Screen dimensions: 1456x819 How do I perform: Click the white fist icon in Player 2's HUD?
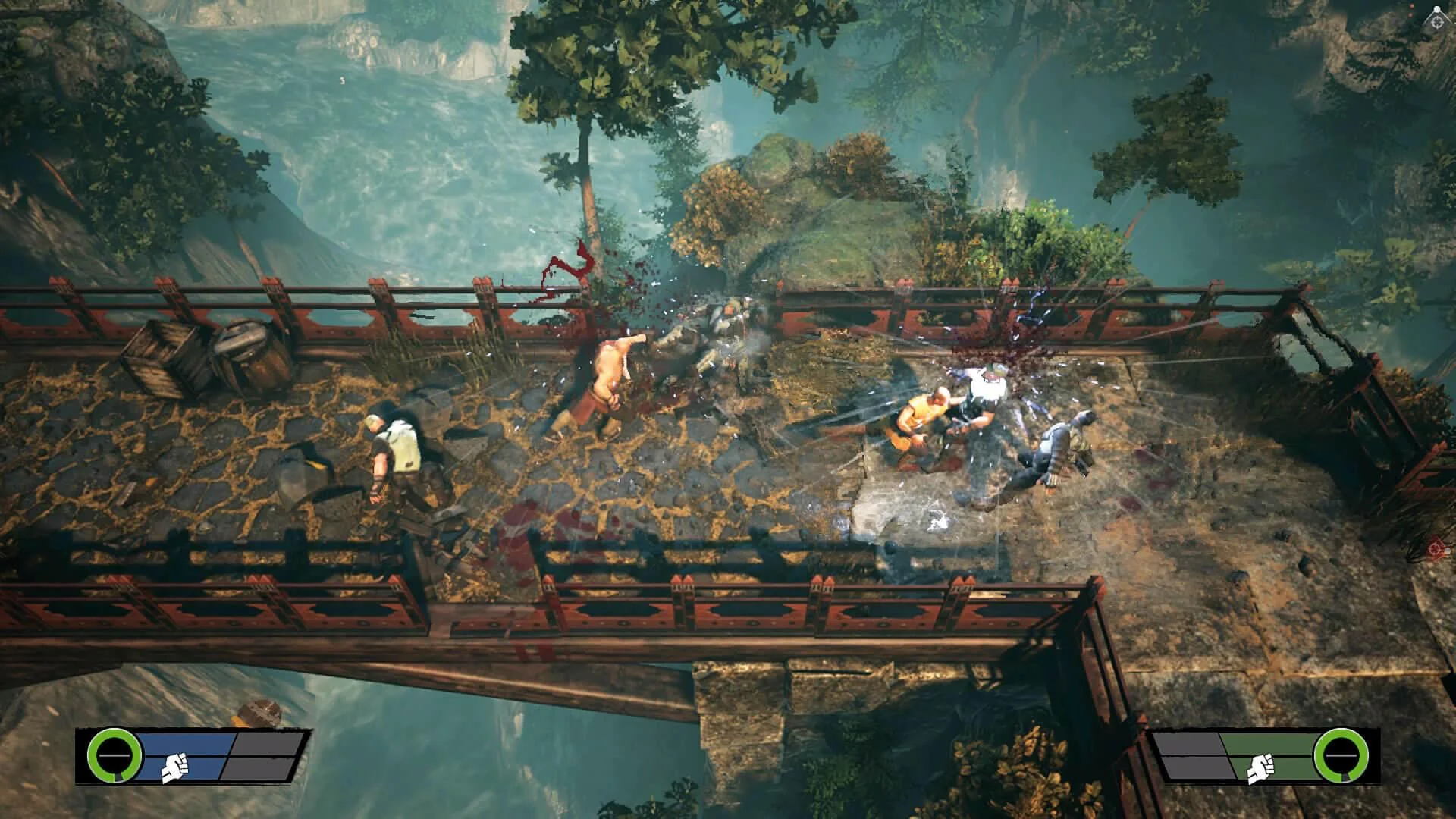coord(1260,768)
